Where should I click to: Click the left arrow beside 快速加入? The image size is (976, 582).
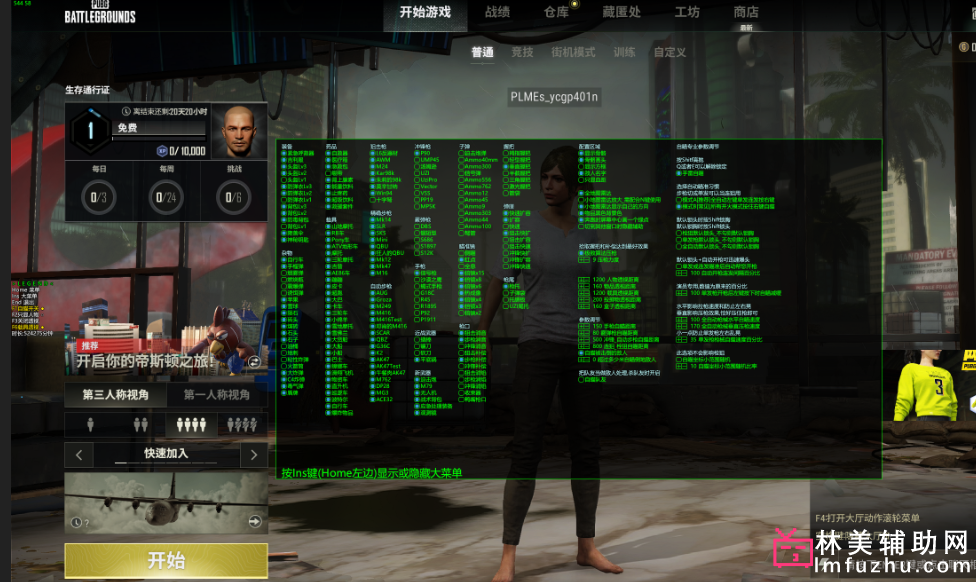(x=79, y=455)
